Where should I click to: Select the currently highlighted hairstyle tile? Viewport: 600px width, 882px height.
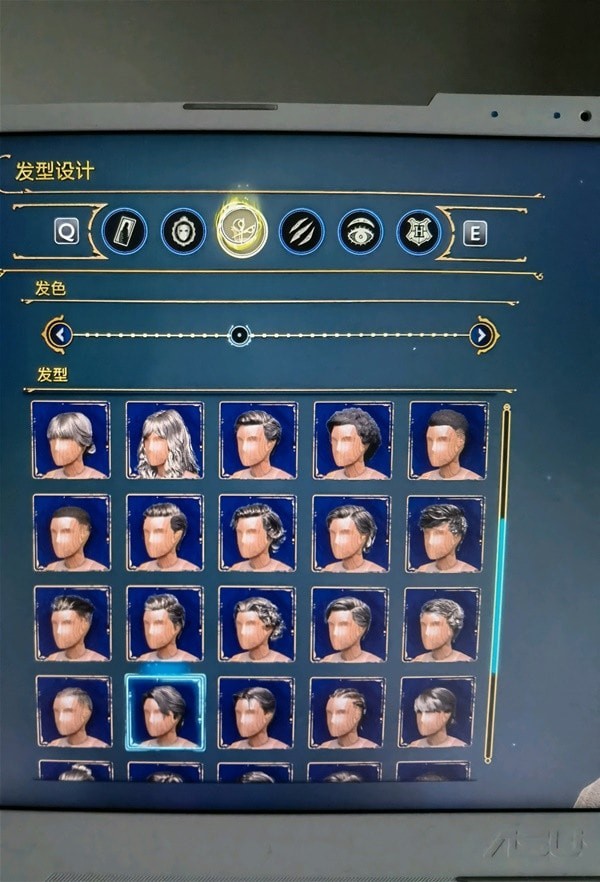(165, 711)
